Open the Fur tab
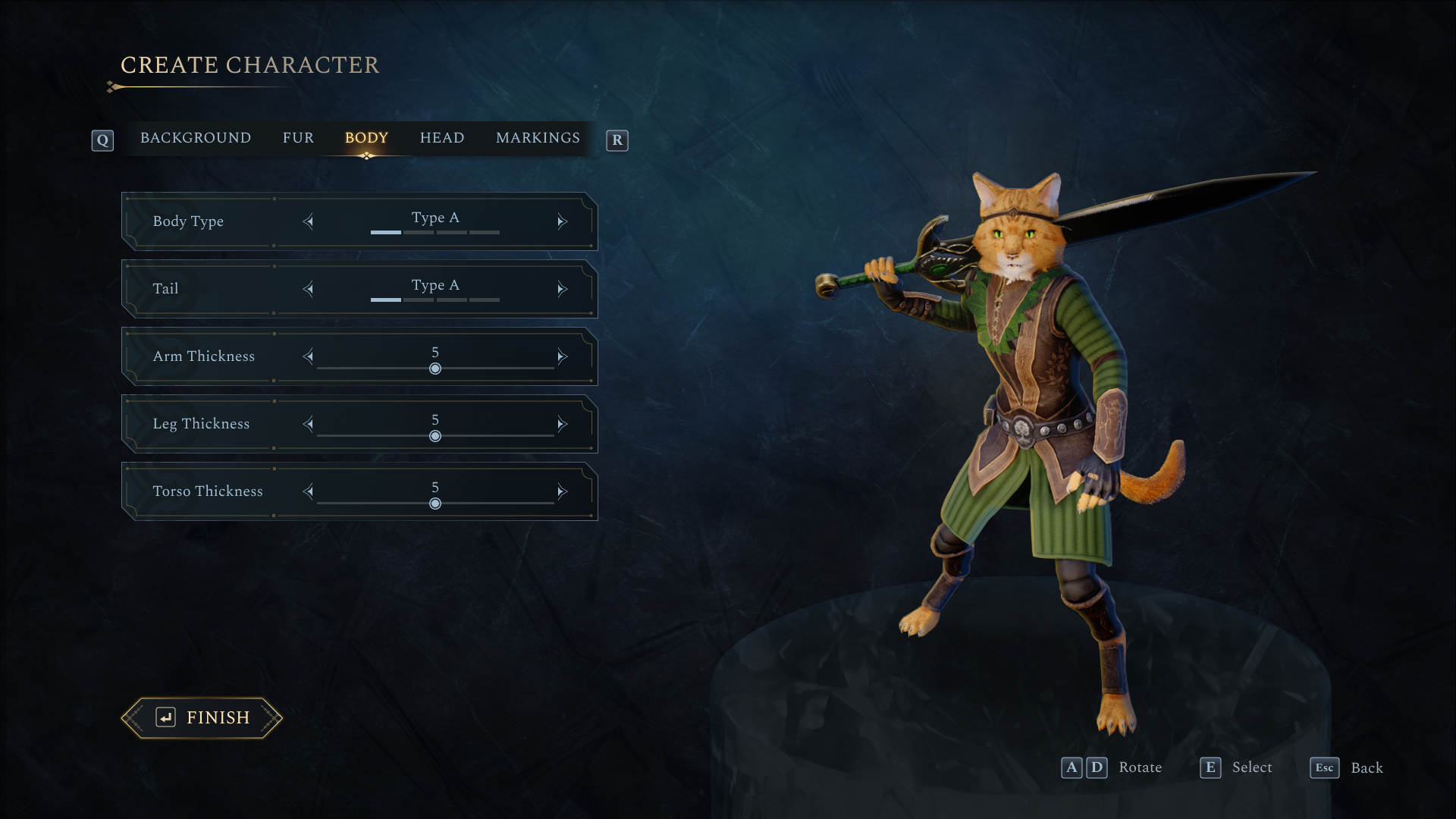Screen dimensions: 1456x819 (298, 138)
